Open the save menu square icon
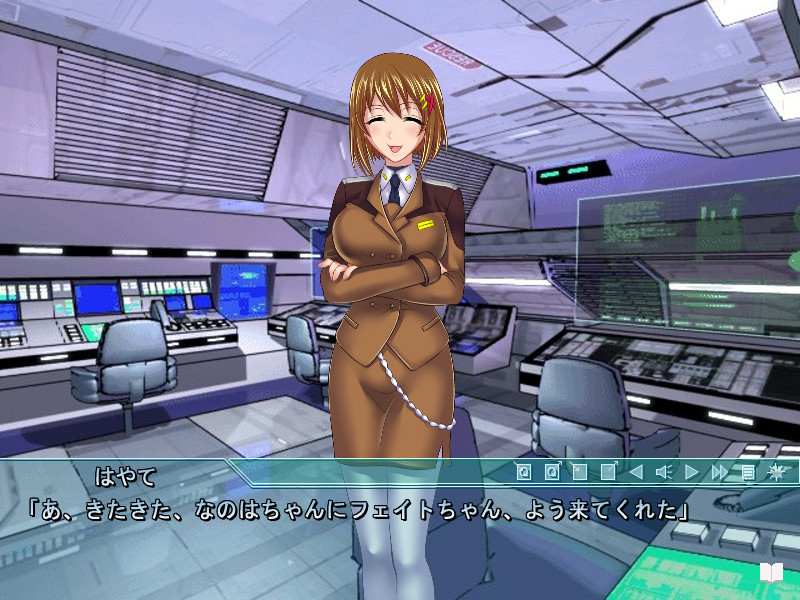The width and height of the screenshot is (800, 600). (579, 472)
